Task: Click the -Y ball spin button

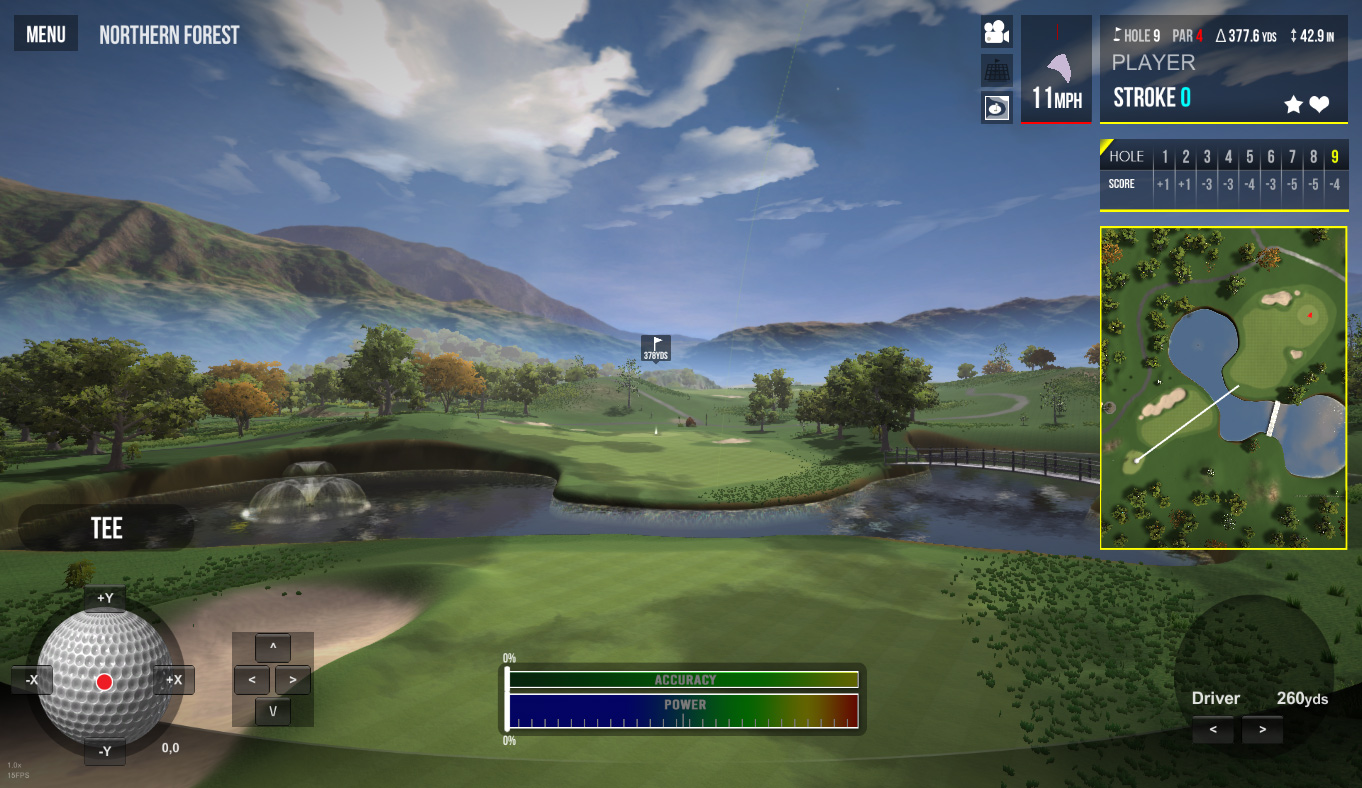Action: (x=105, y=751)
